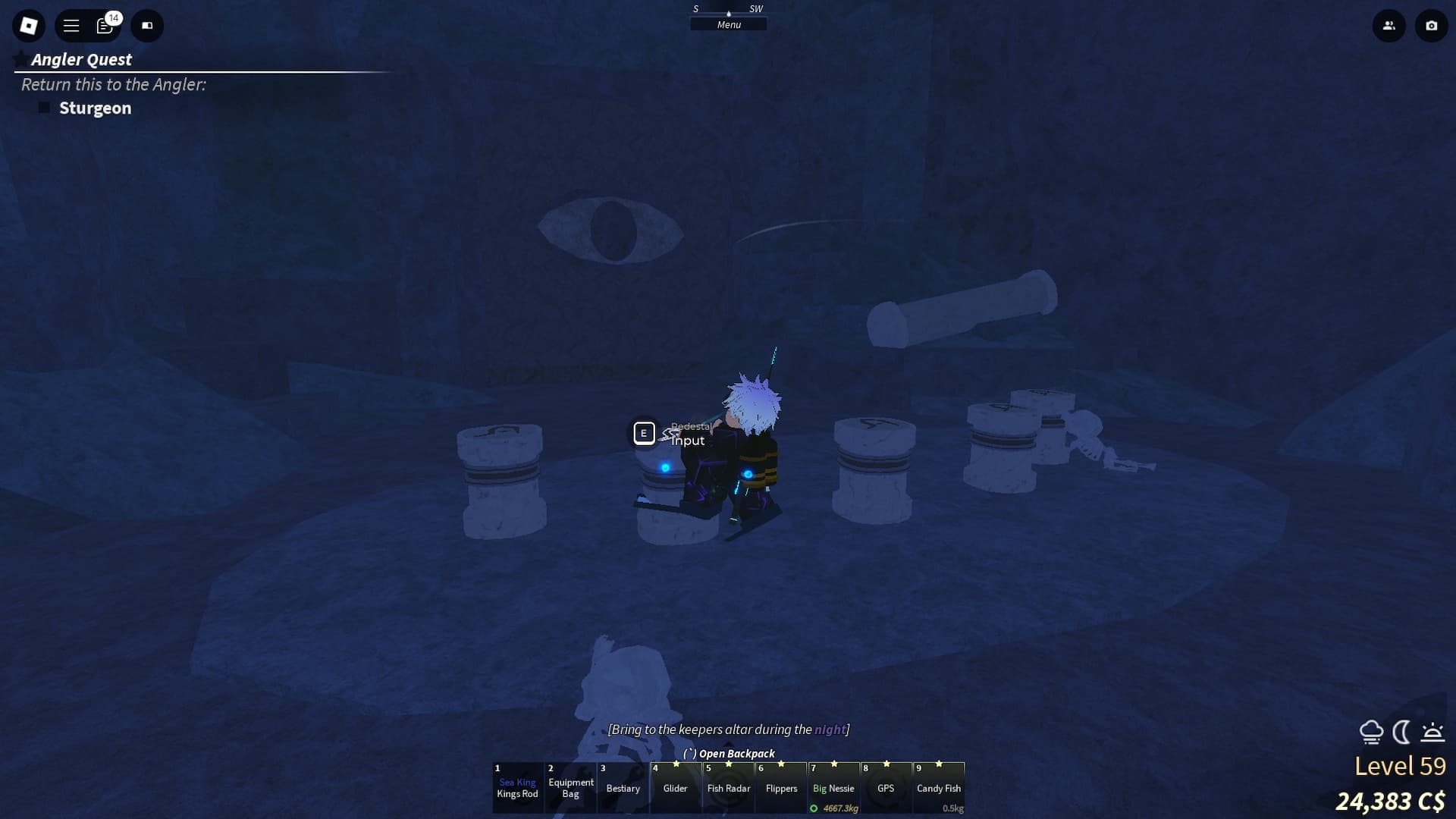Check the Sturgeon quest checkbox
The height and width of the screenshot is (819, 1456).
(x=44, y=107)
